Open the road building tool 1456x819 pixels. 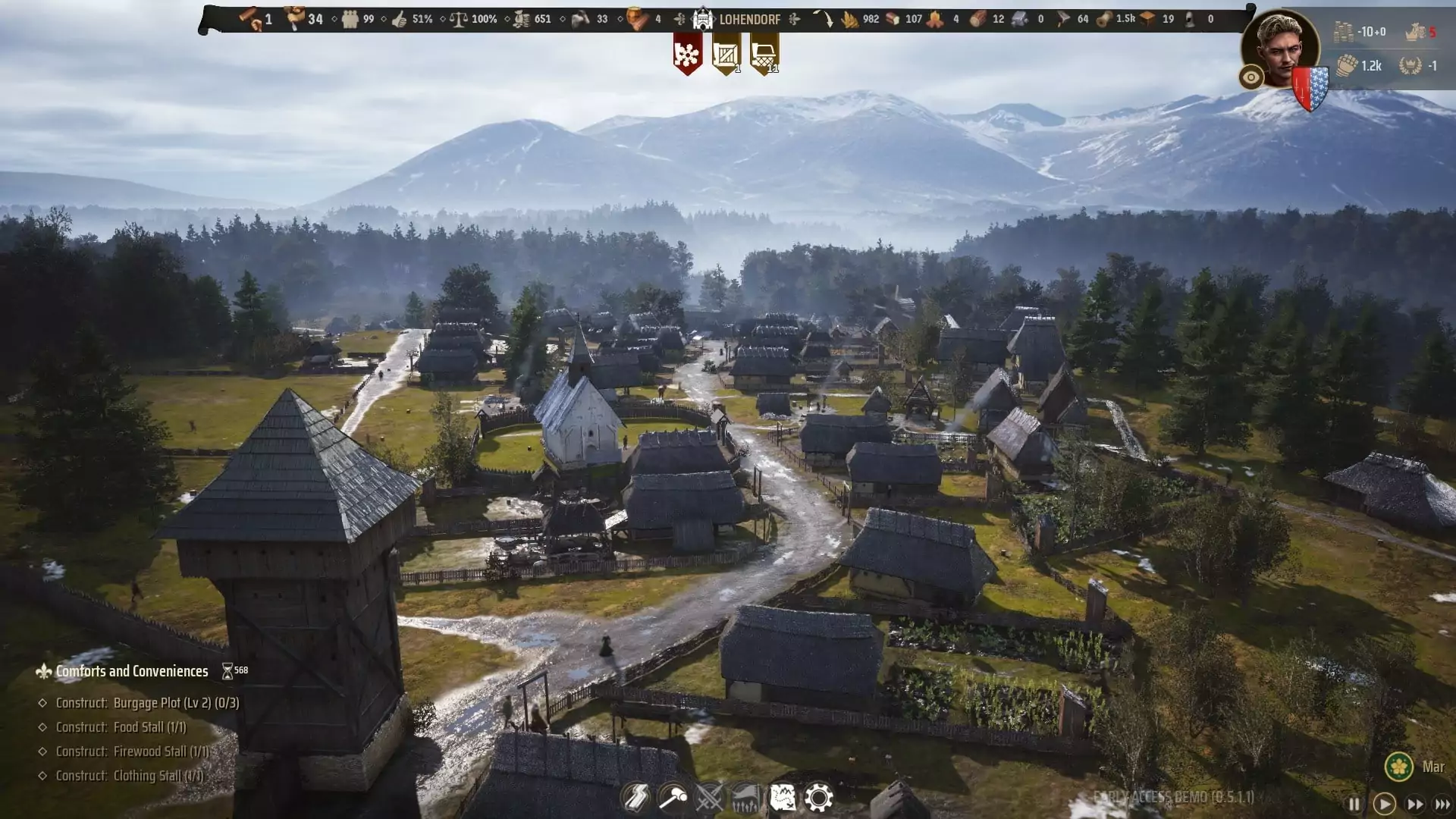(635, 798)
